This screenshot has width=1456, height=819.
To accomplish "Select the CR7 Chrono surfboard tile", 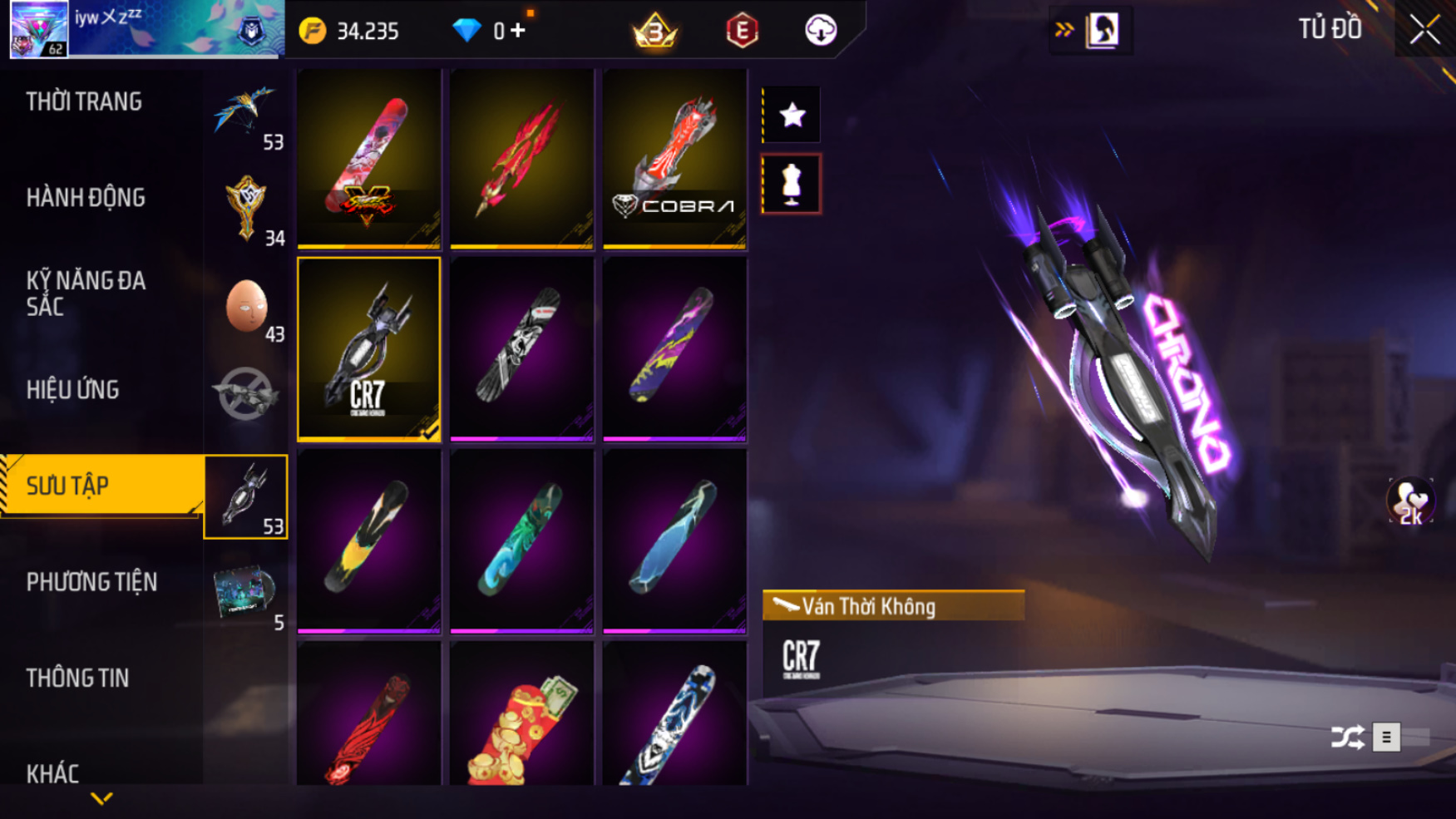I will [x=369, y=349].
